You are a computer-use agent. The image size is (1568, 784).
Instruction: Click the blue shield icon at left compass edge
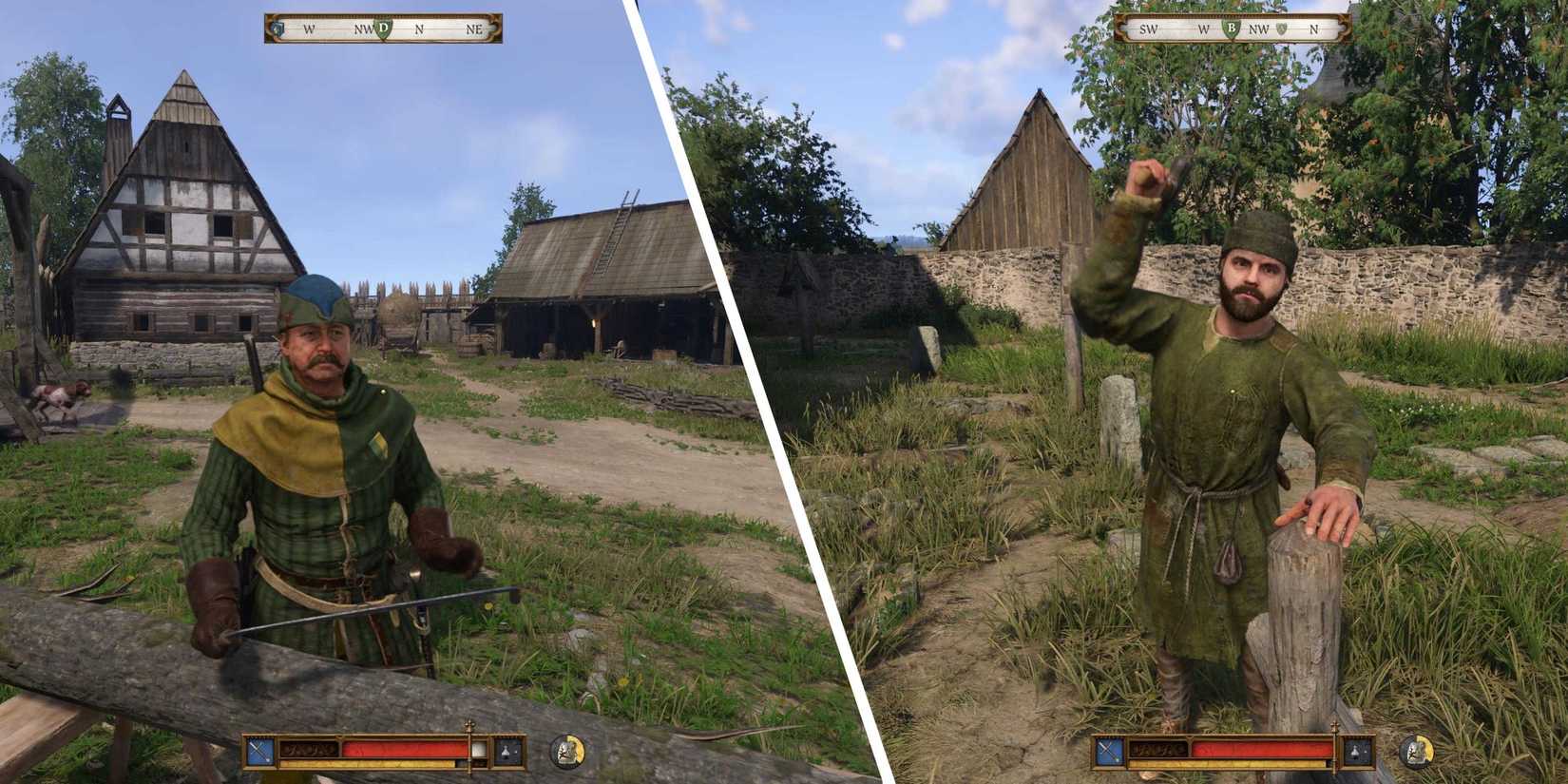tap(277, 29)
